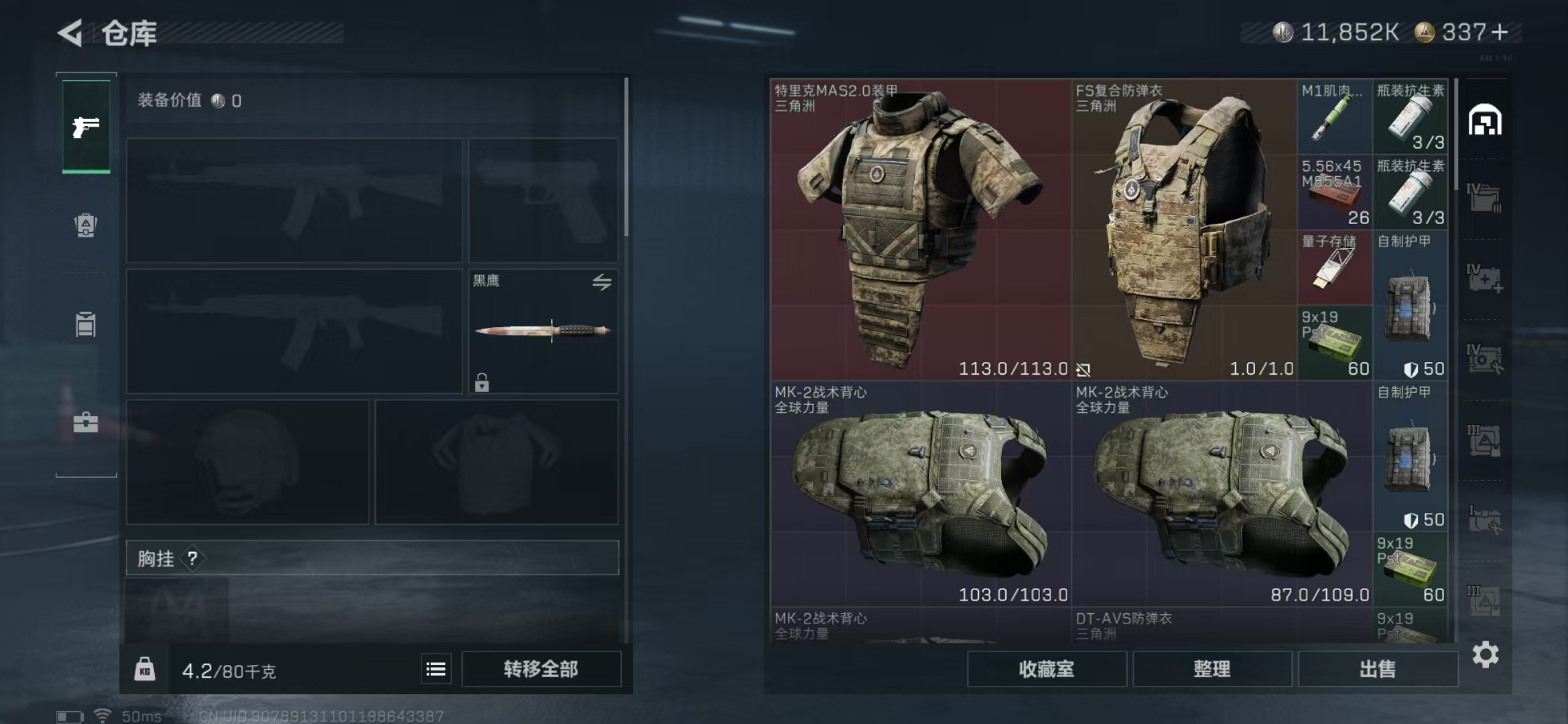Open the 收藏室 collection room

click(1046, 669)
